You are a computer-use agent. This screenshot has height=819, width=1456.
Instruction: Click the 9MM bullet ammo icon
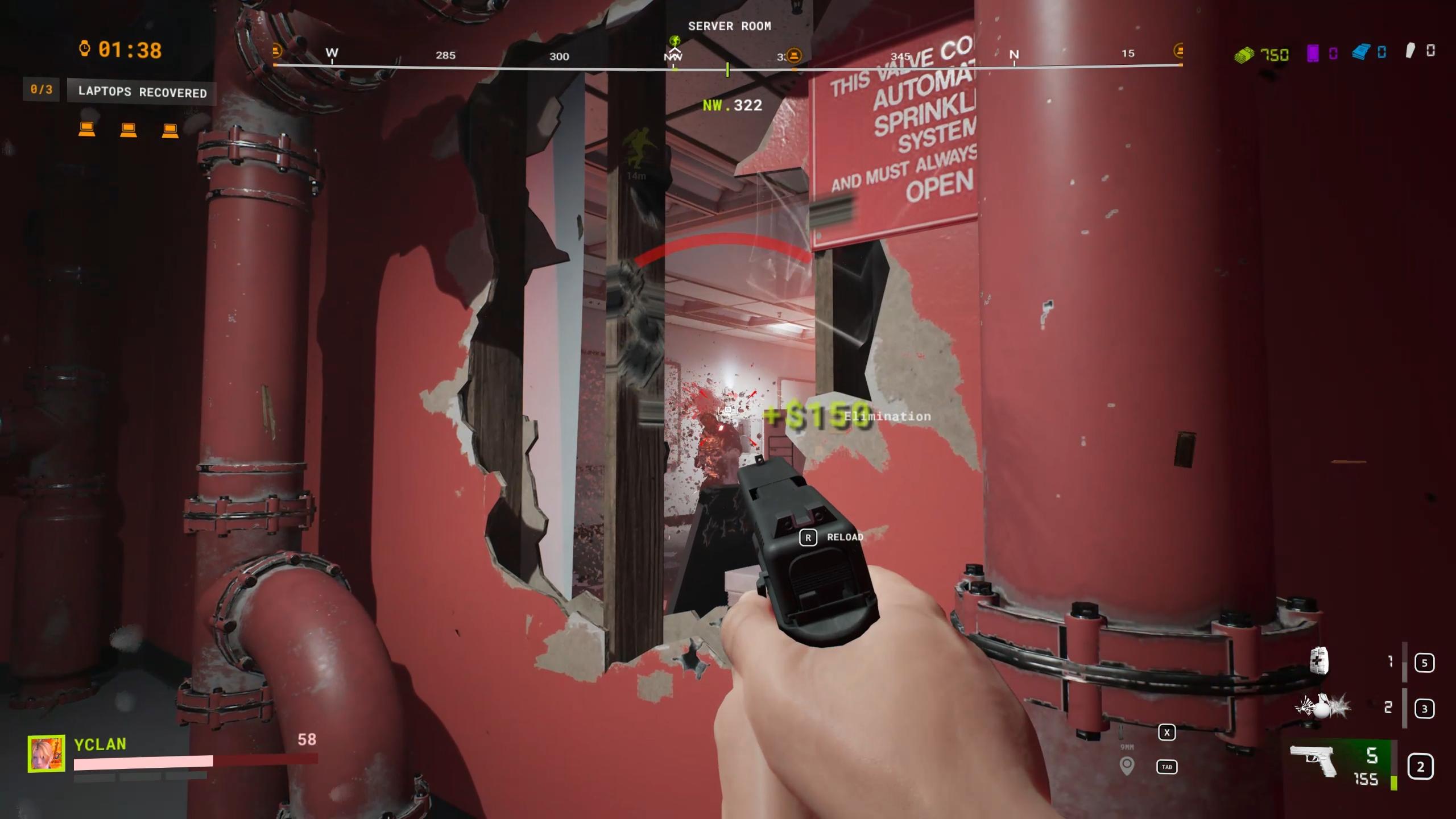pos(1121,732)
